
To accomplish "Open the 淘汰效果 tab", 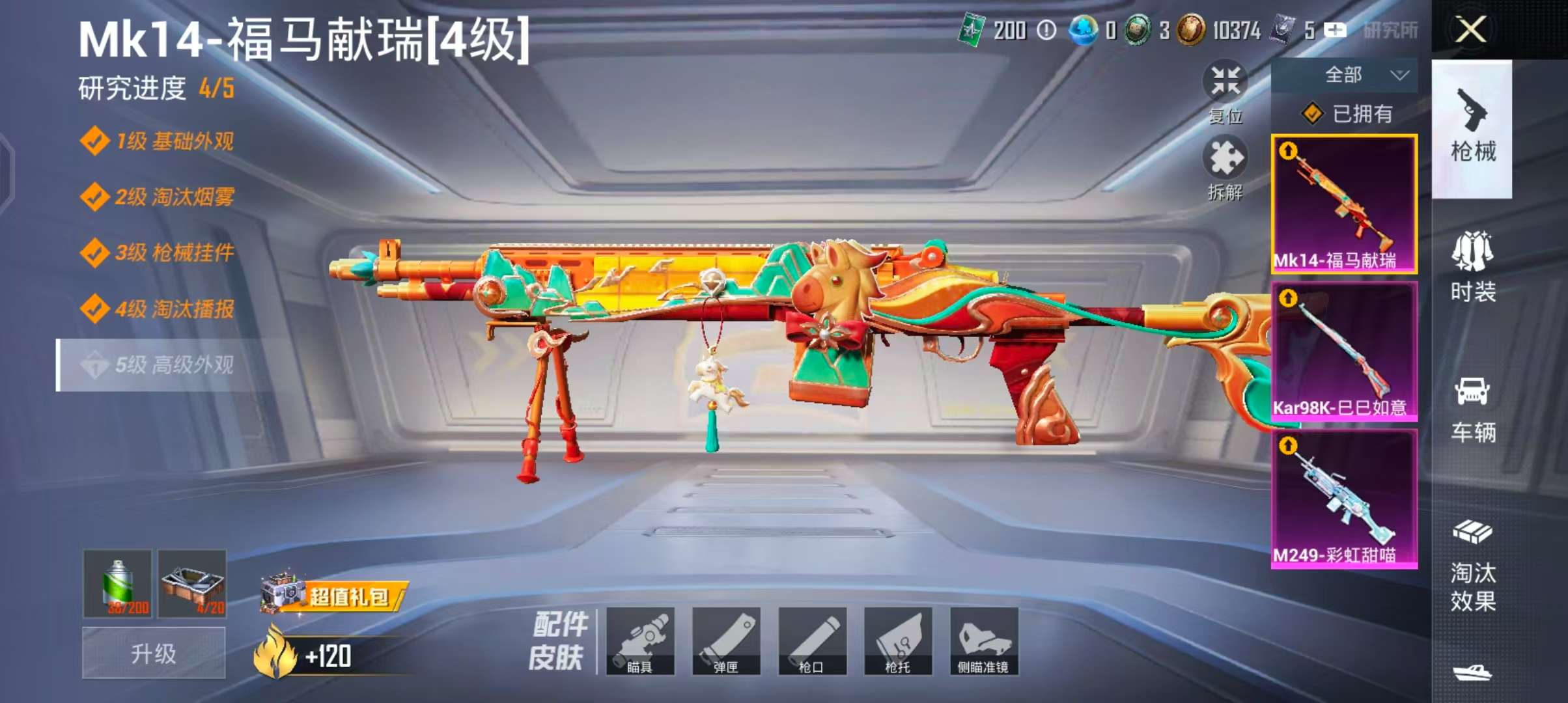I will point(1472,566).
